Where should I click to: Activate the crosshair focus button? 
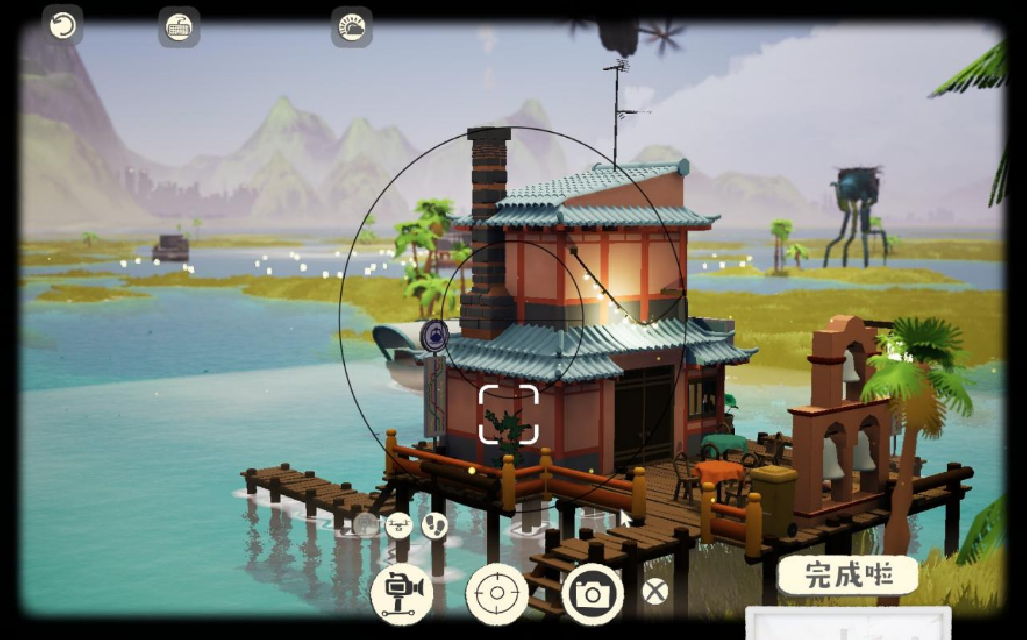(496, 594)
